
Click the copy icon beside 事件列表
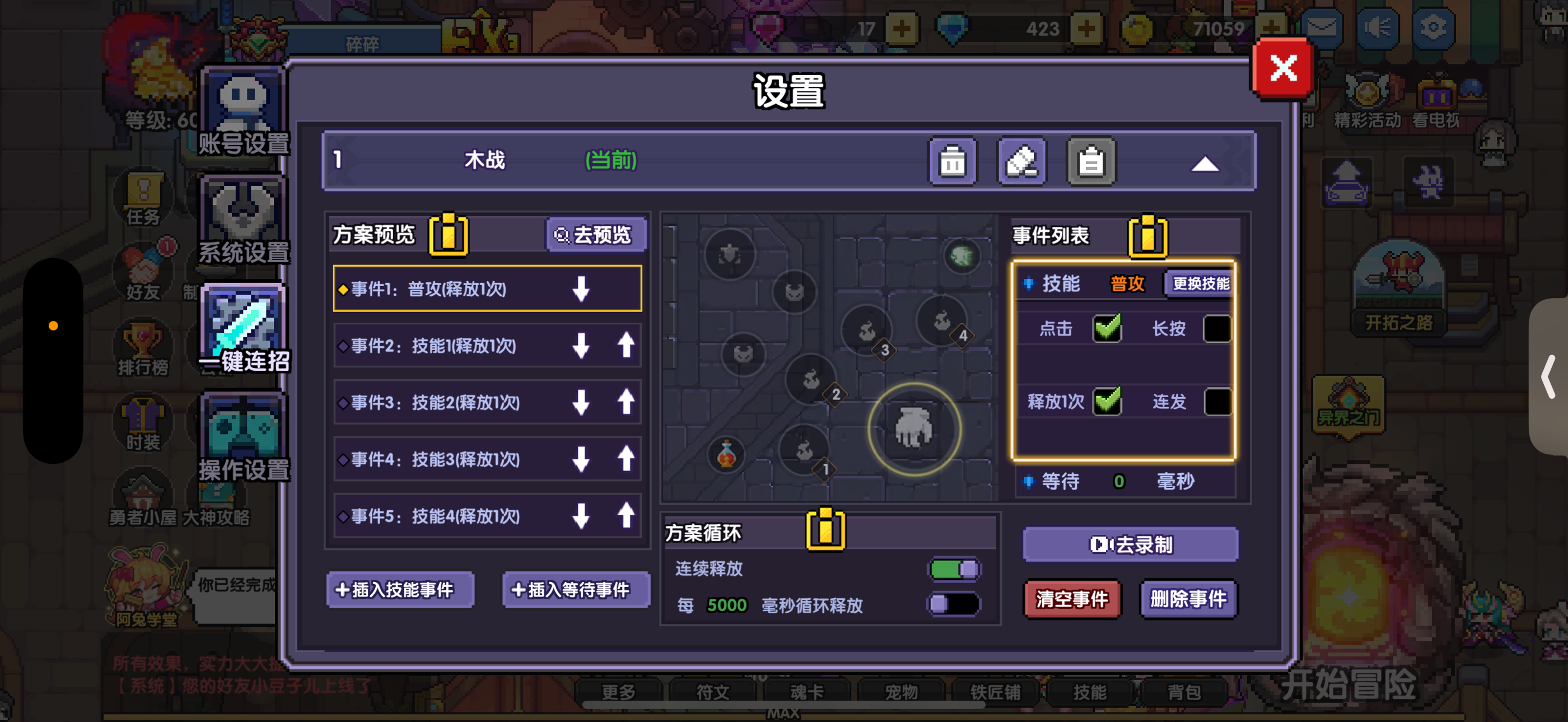tap(1147, 237)
